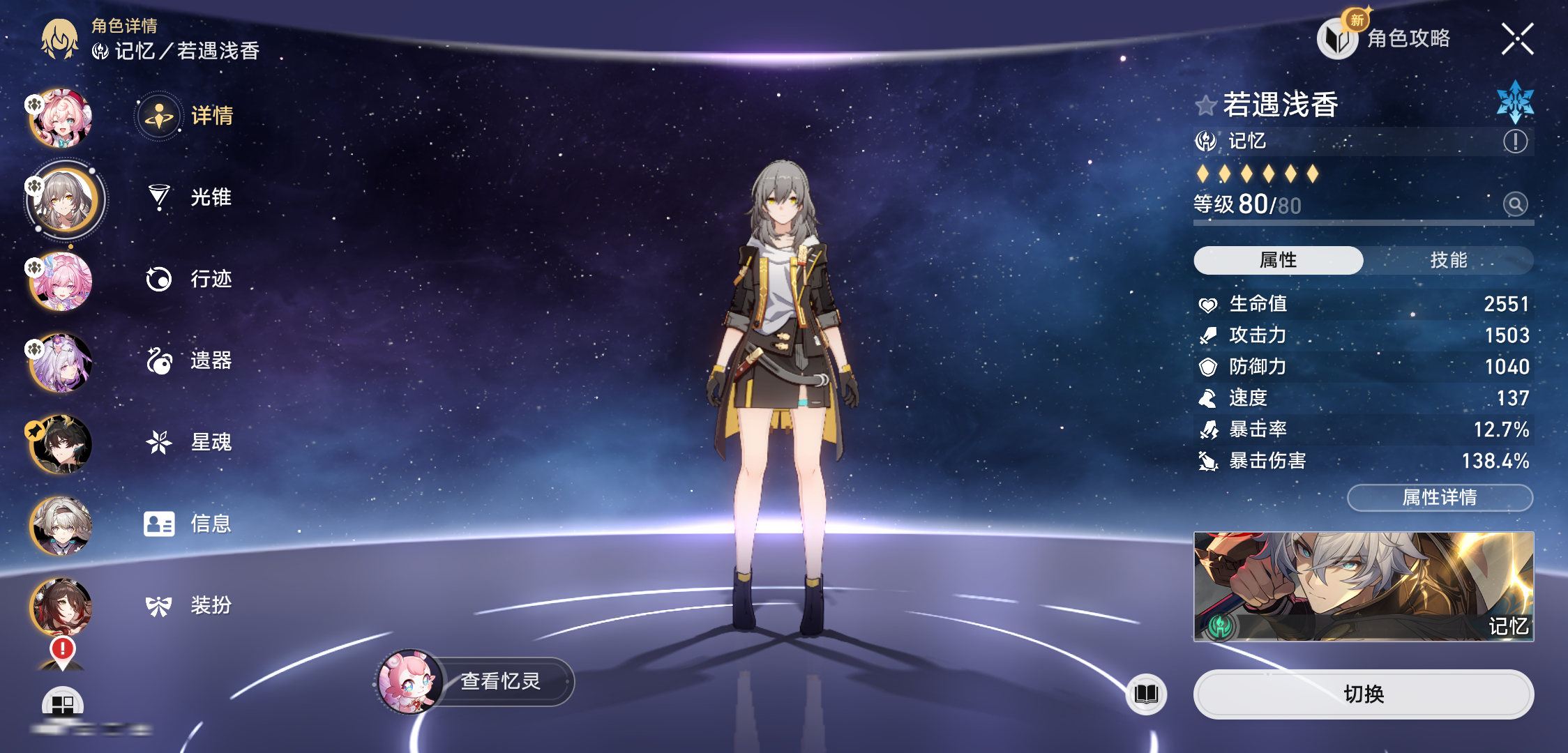
Task: Select the 属性 attributes tab
Action: pos(1279,260)
